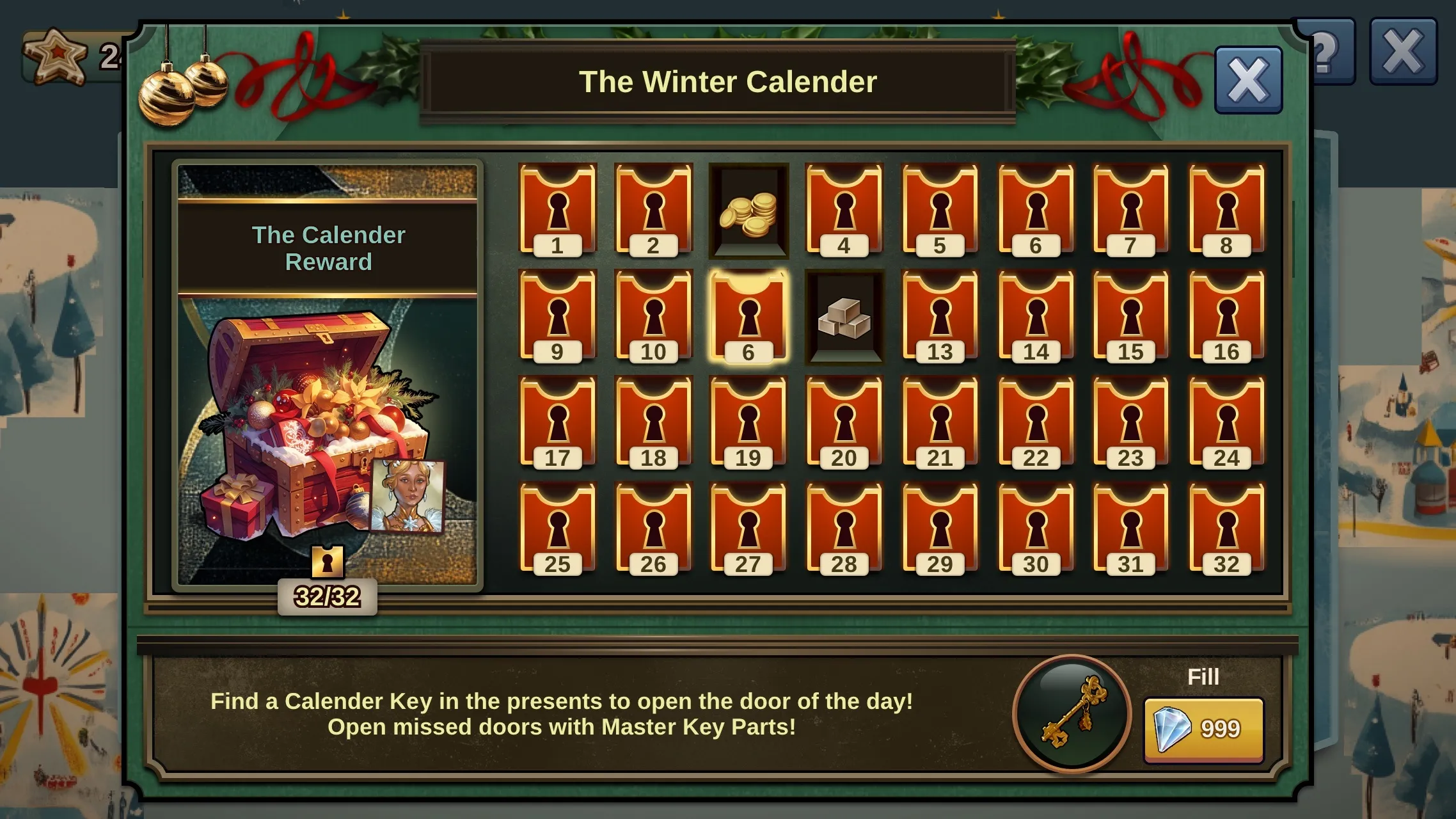Close the Winter Calender window

click(x=1248, y=80)
